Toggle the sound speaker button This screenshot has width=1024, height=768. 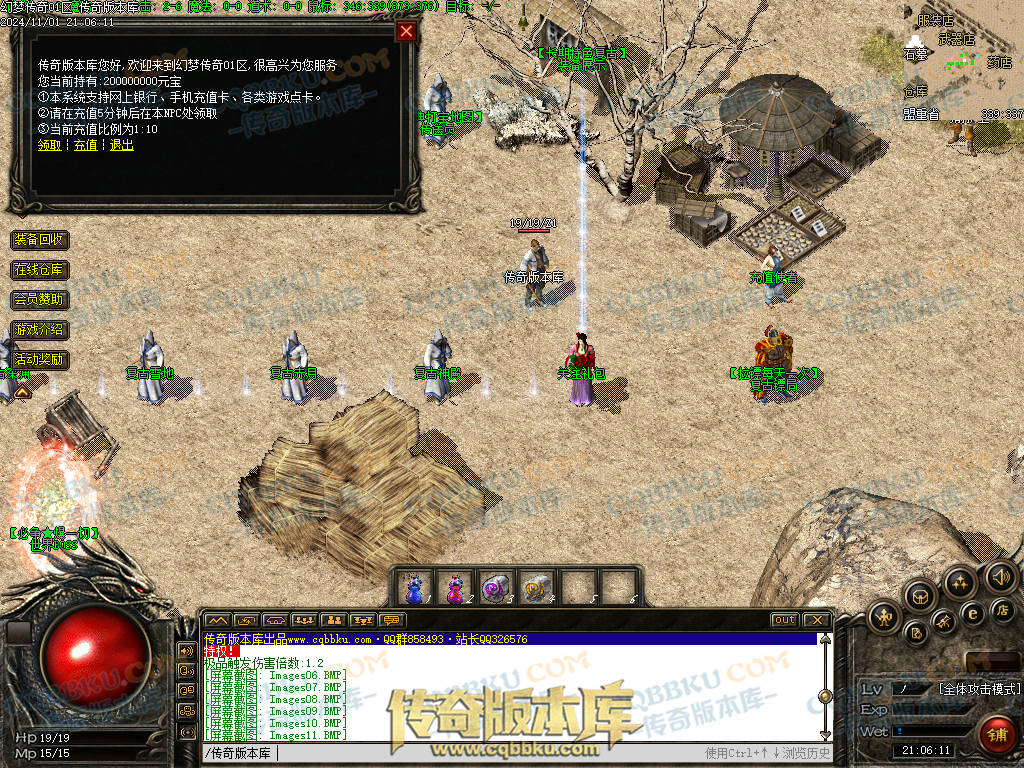coord(1000,577)
